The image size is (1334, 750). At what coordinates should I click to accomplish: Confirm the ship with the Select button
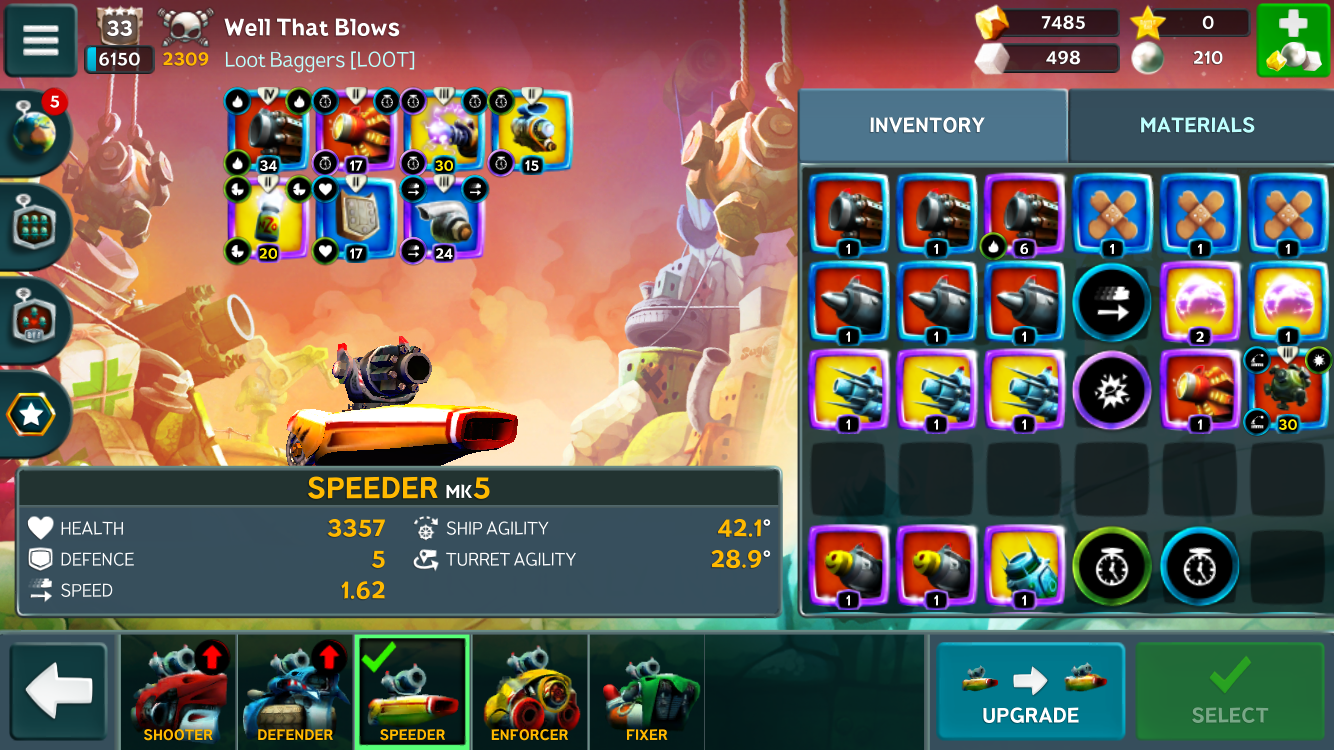point(1229,690)
